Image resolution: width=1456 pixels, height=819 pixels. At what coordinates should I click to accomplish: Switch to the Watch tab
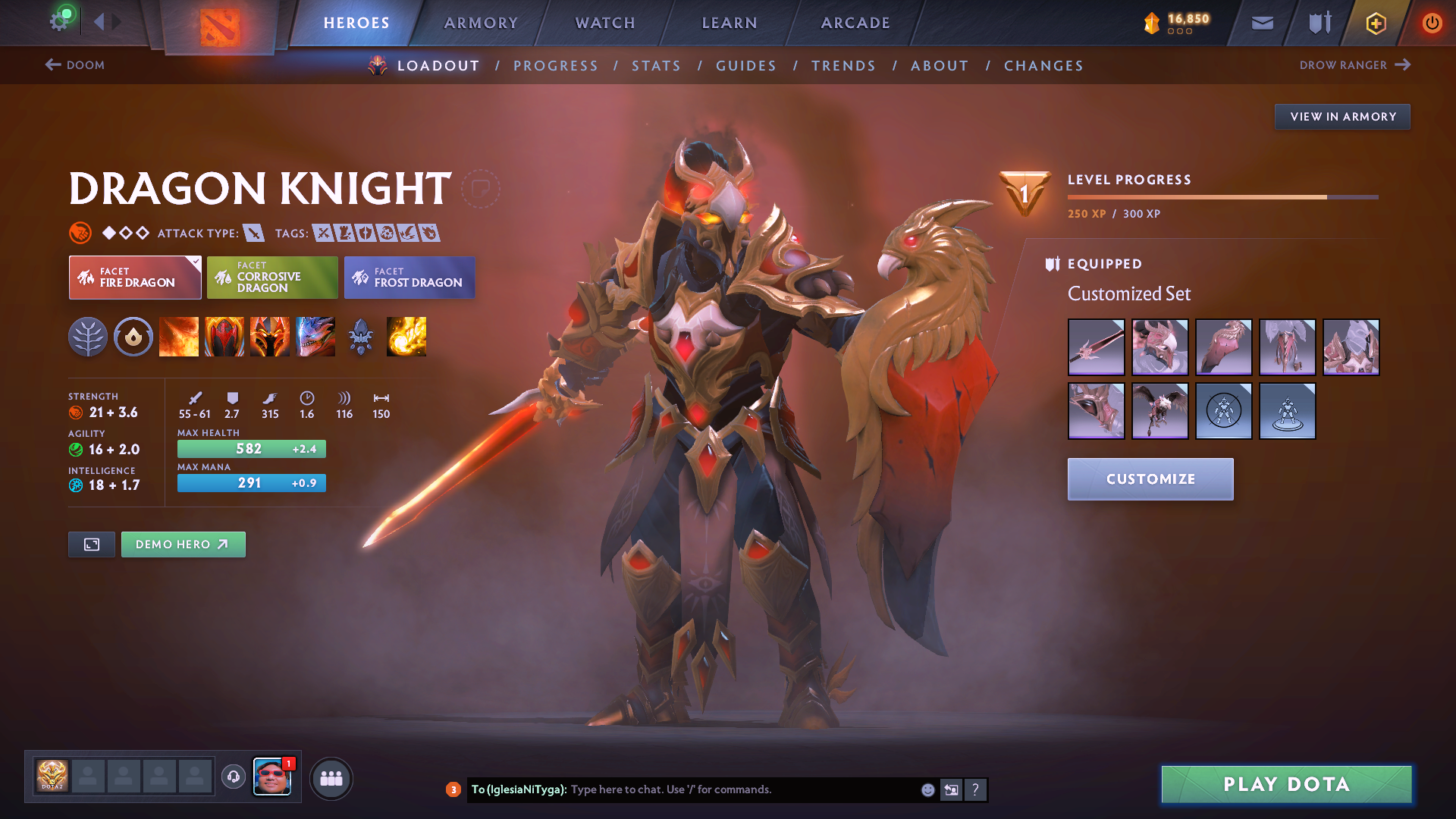point(605,23)
